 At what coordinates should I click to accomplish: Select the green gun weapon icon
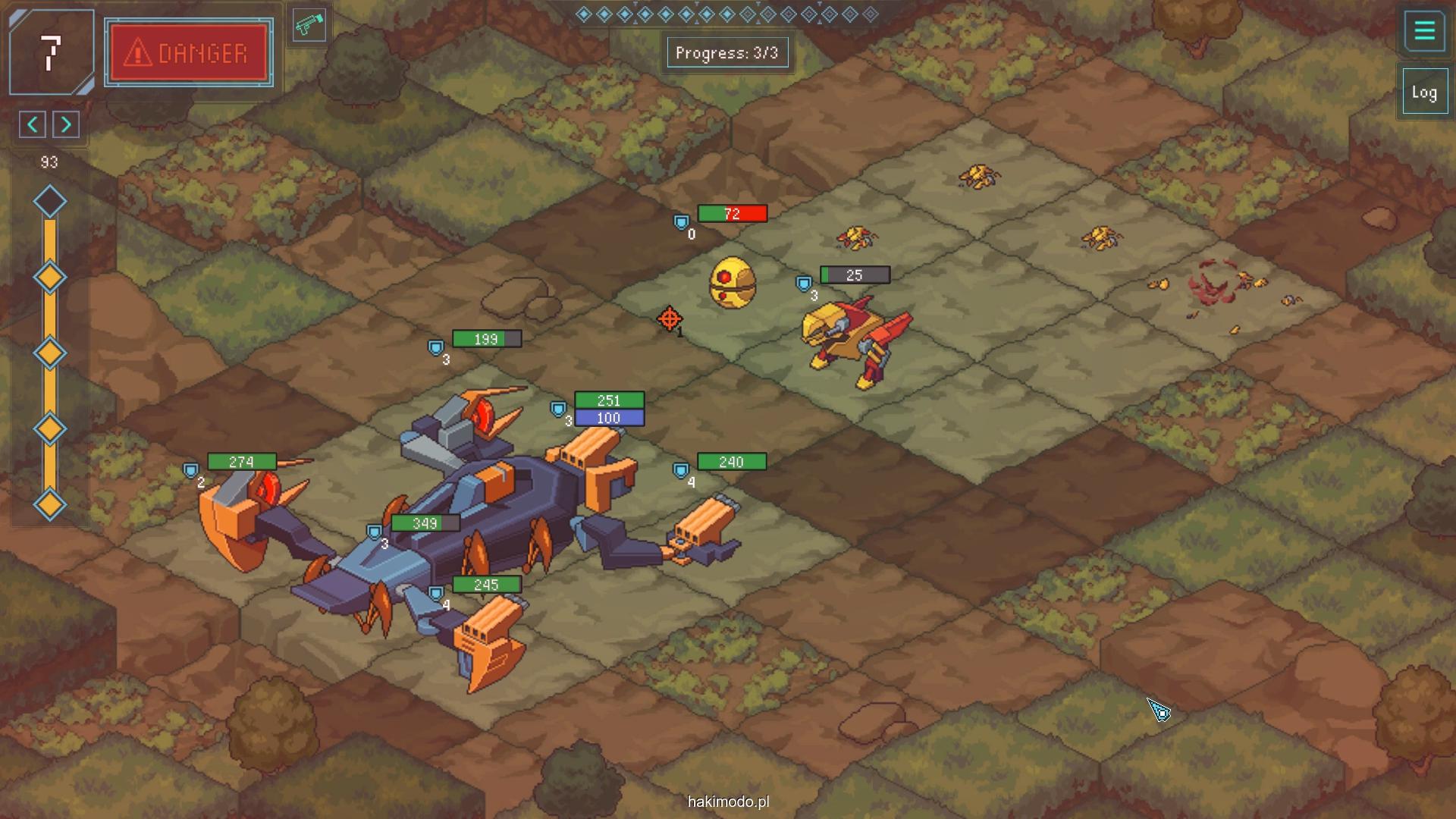309,26
